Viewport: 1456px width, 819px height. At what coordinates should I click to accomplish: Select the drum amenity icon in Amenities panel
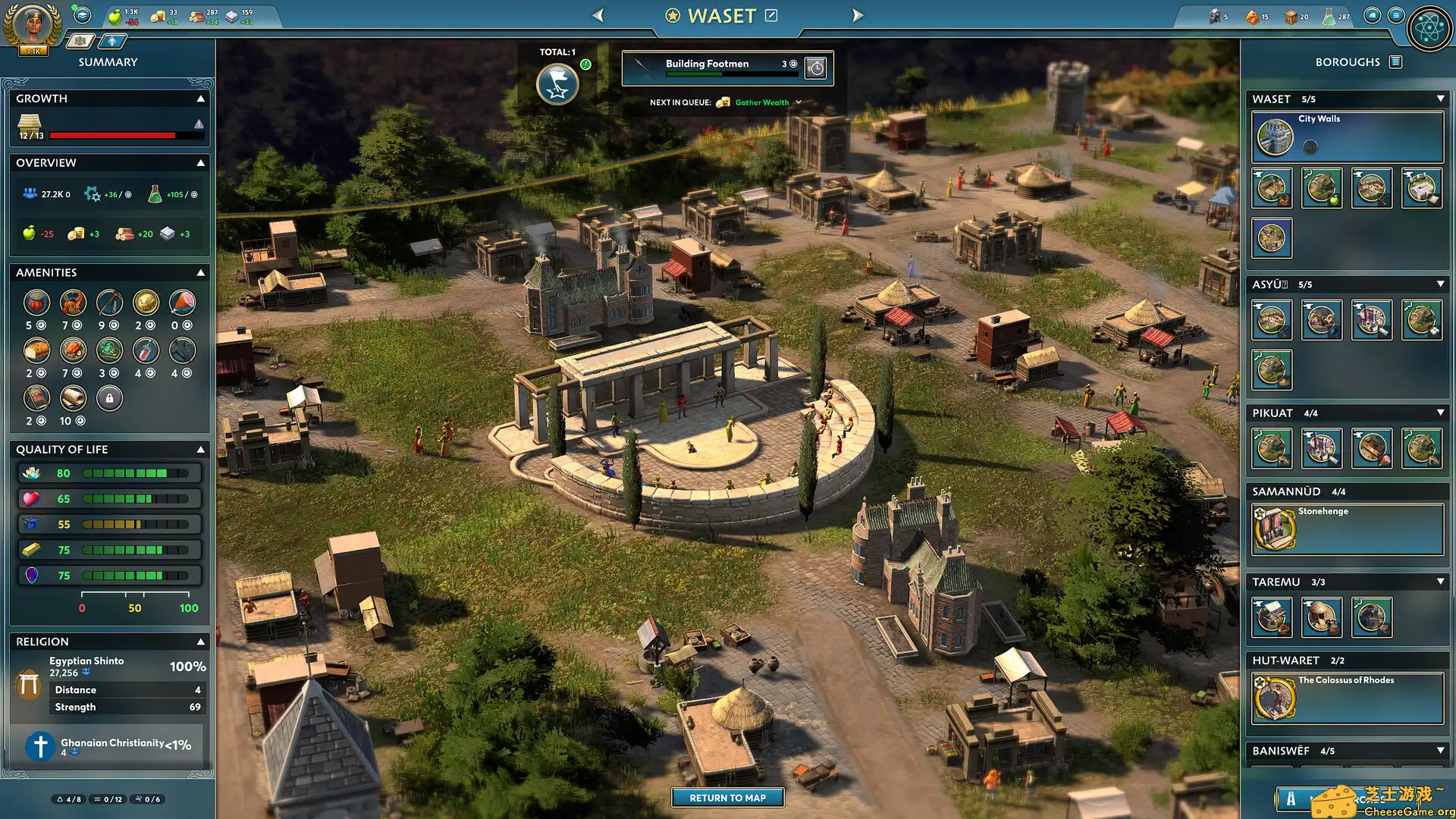pos(36,302)
